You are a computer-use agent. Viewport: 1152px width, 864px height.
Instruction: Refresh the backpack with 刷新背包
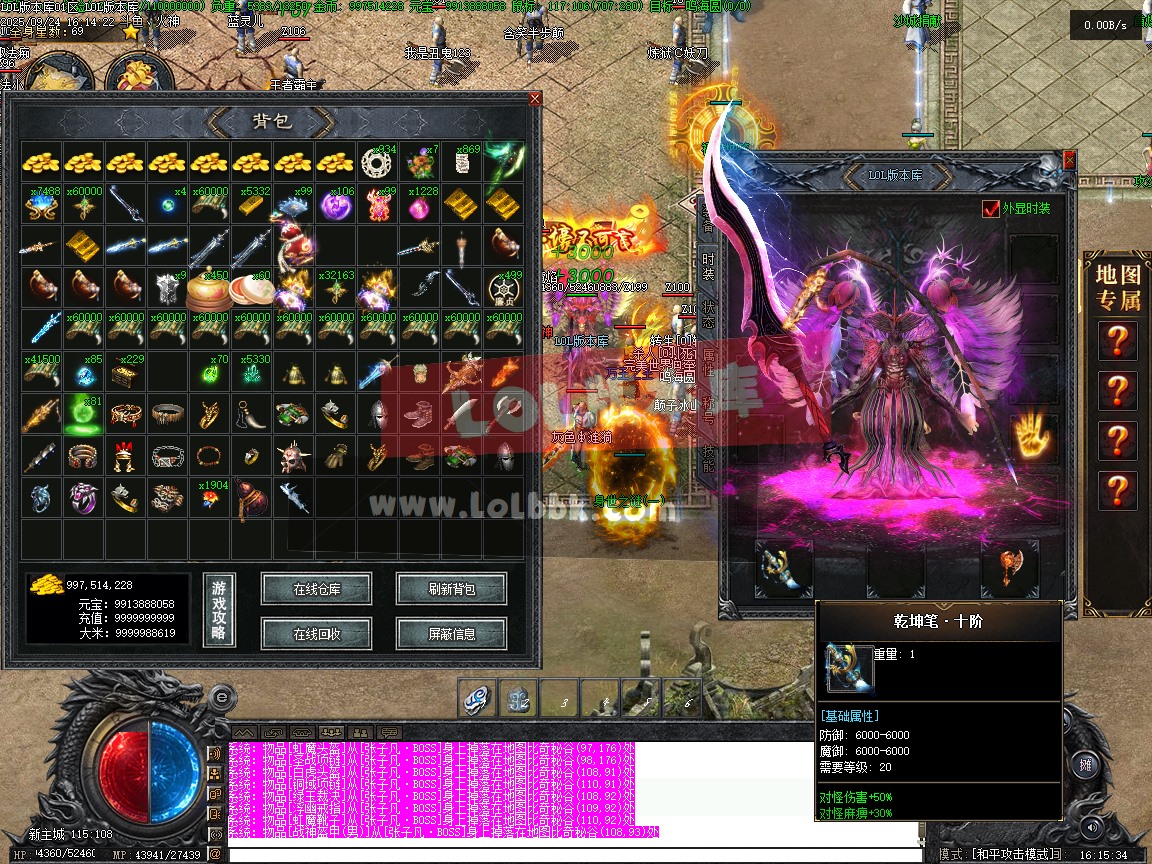tap(451, 589)
